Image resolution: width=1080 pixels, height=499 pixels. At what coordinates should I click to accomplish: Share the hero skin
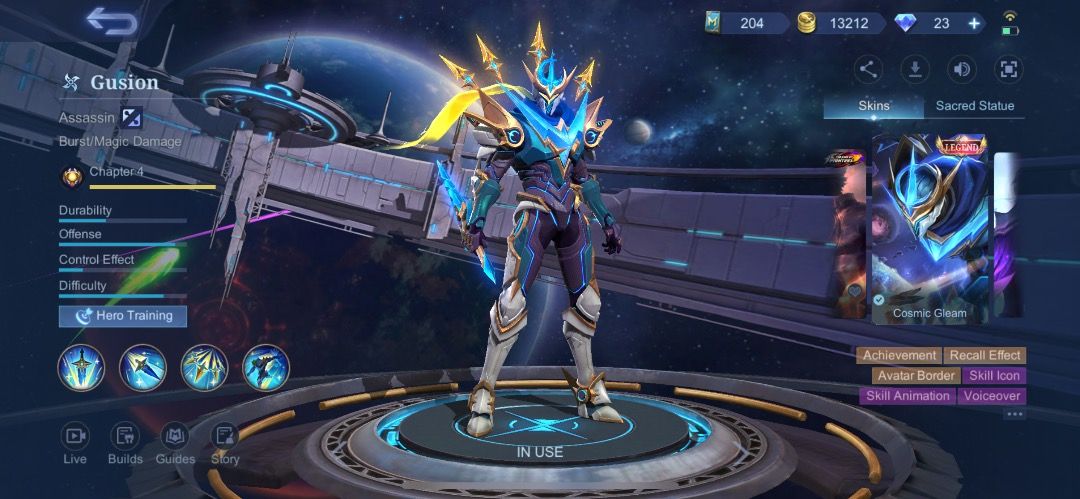[x=868, y=69]
